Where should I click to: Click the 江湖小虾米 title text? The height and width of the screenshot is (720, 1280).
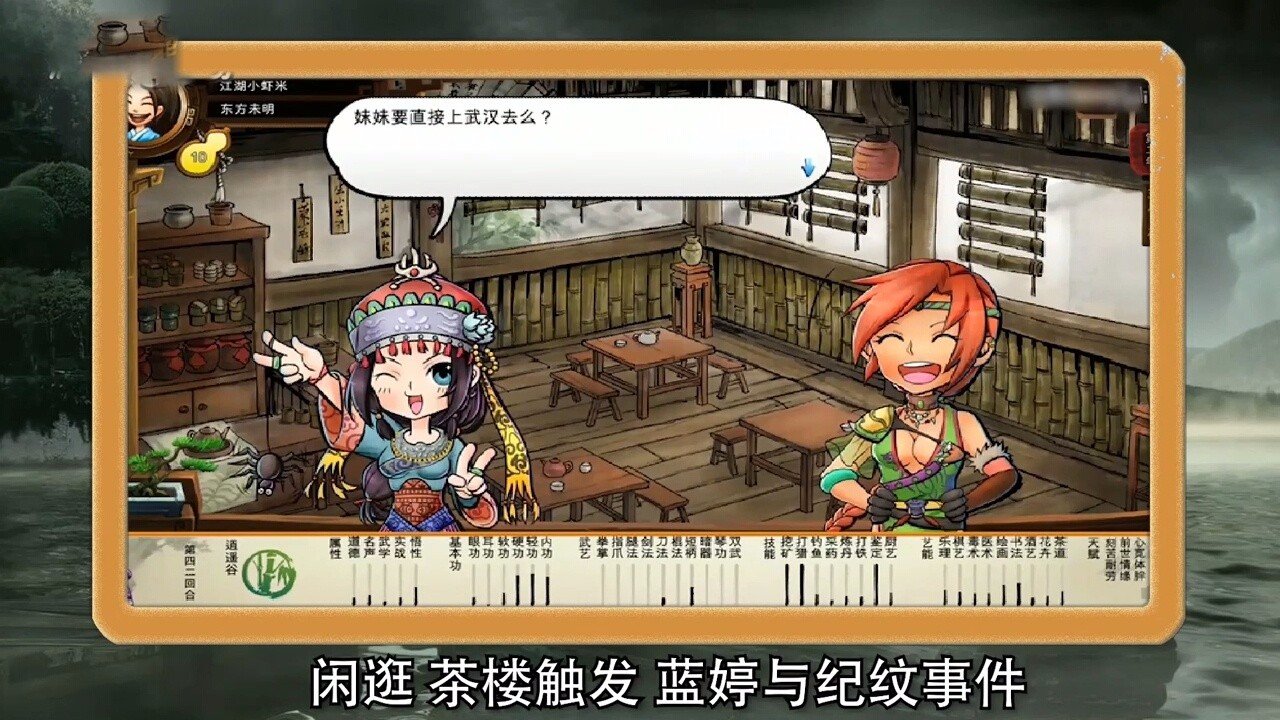coord(251,87)
